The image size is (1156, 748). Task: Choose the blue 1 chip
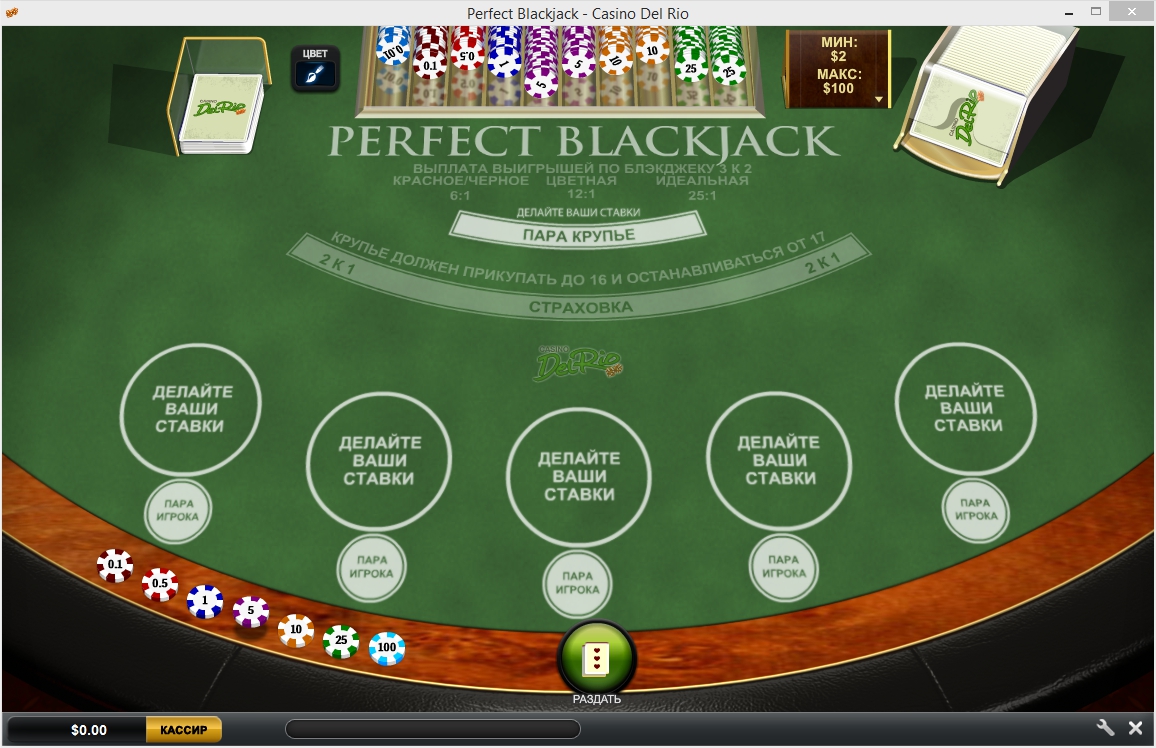pyautogui.click(x=205, y=601)
